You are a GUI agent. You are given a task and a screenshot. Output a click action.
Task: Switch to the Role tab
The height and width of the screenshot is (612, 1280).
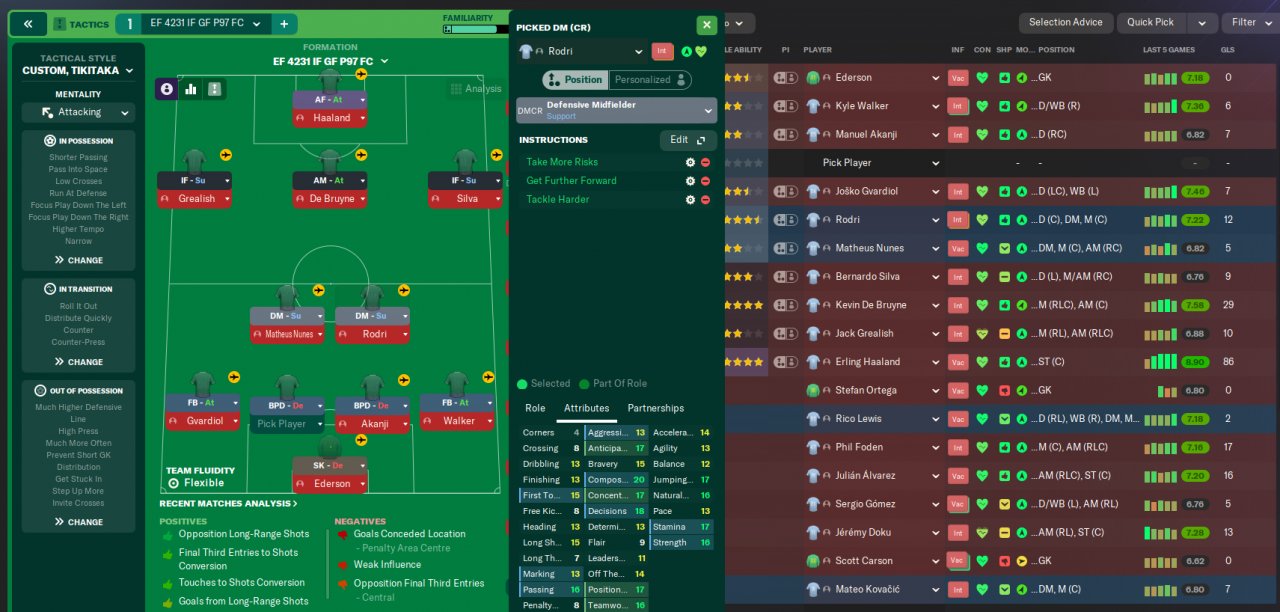[x=535, y=408]
